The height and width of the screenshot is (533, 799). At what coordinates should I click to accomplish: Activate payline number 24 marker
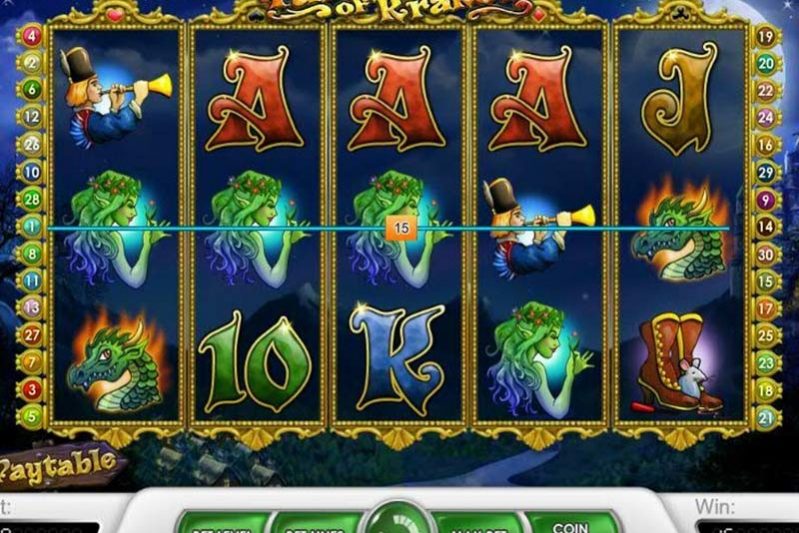(x=767, y=117)
